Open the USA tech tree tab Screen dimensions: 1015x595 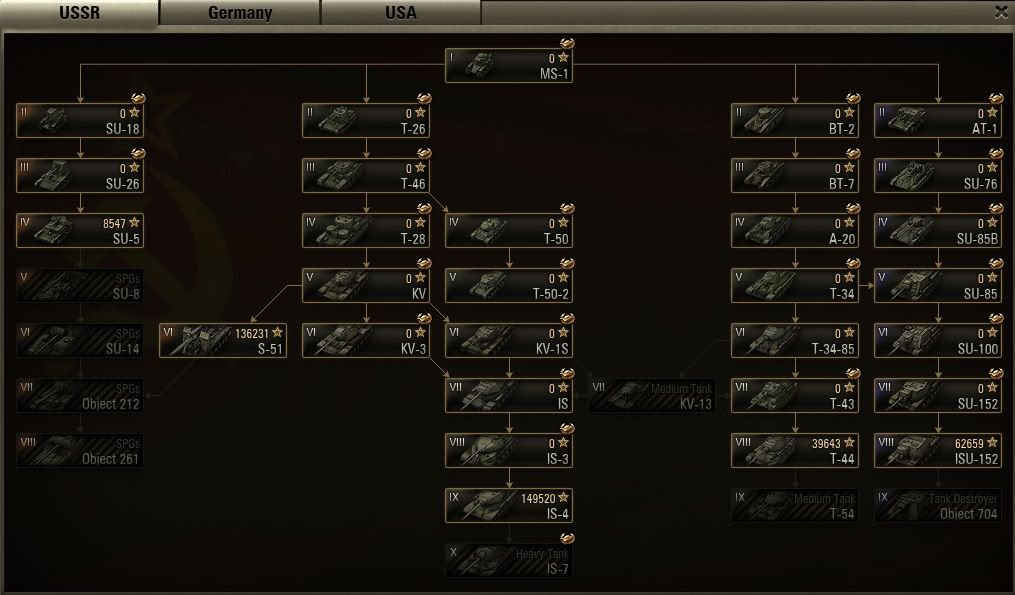400,13
